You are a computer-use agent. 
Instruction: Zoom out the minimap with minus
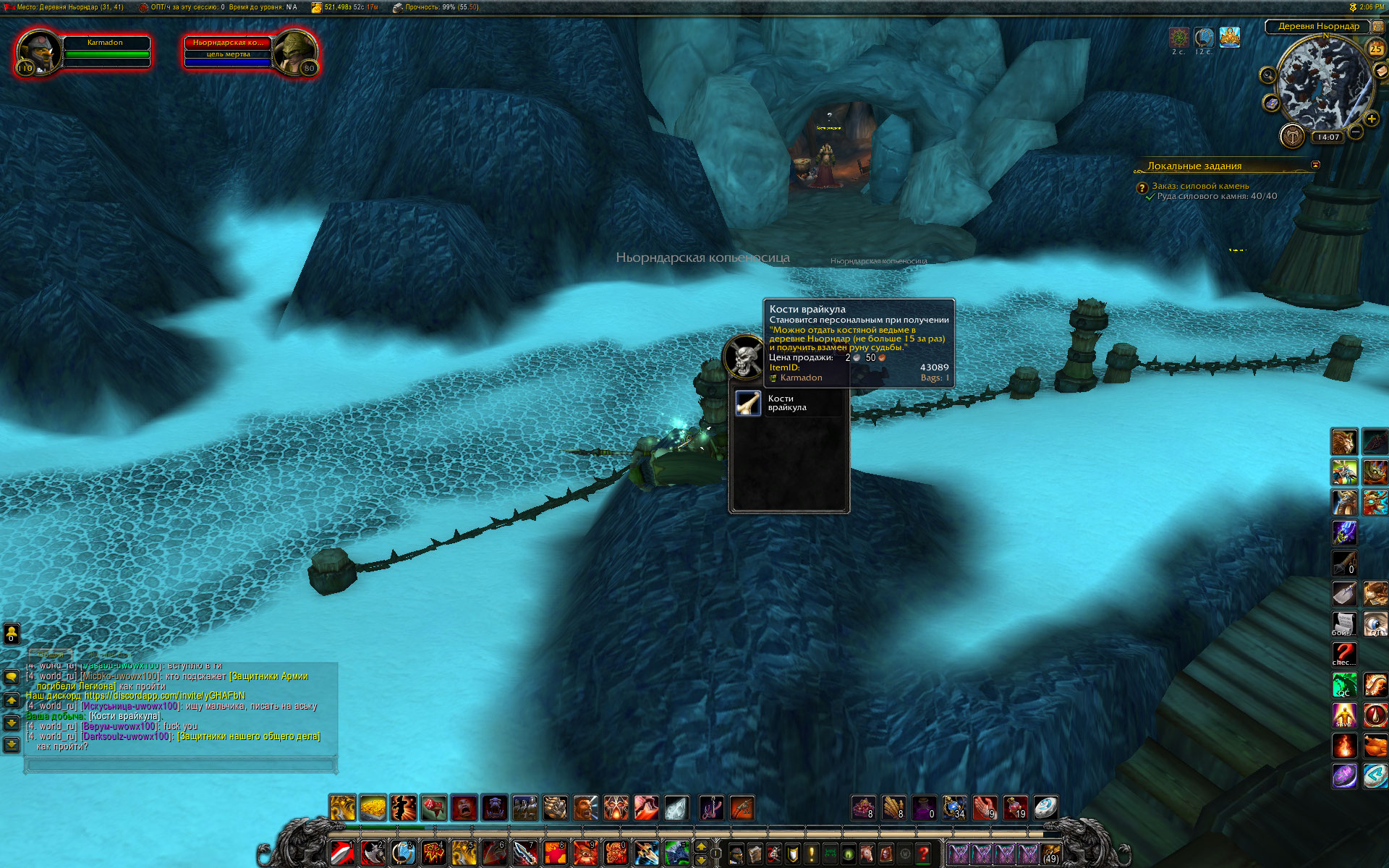(1356, 132)
